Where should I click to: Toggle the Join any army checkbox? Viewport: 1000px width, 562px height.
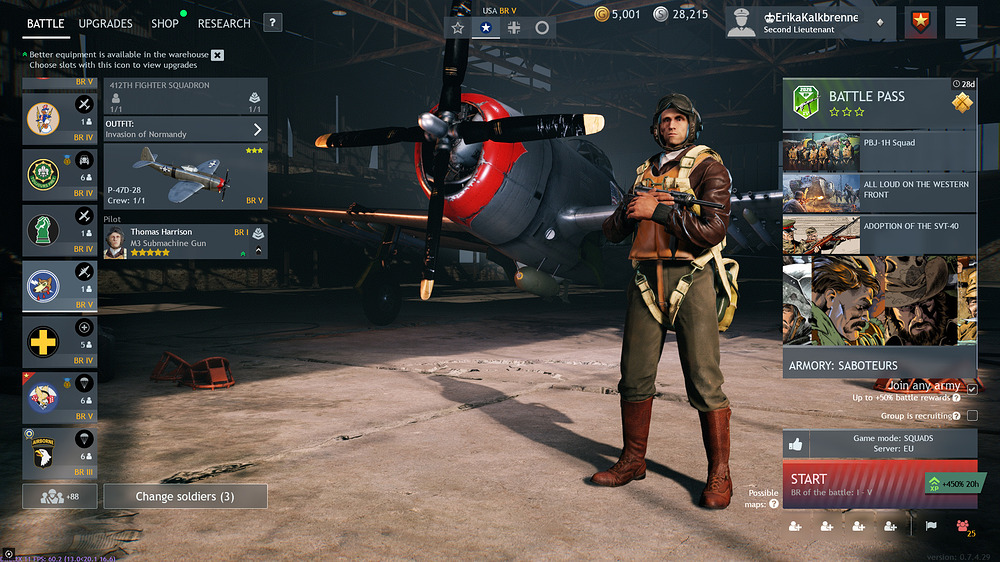click(x=972, y=389)
